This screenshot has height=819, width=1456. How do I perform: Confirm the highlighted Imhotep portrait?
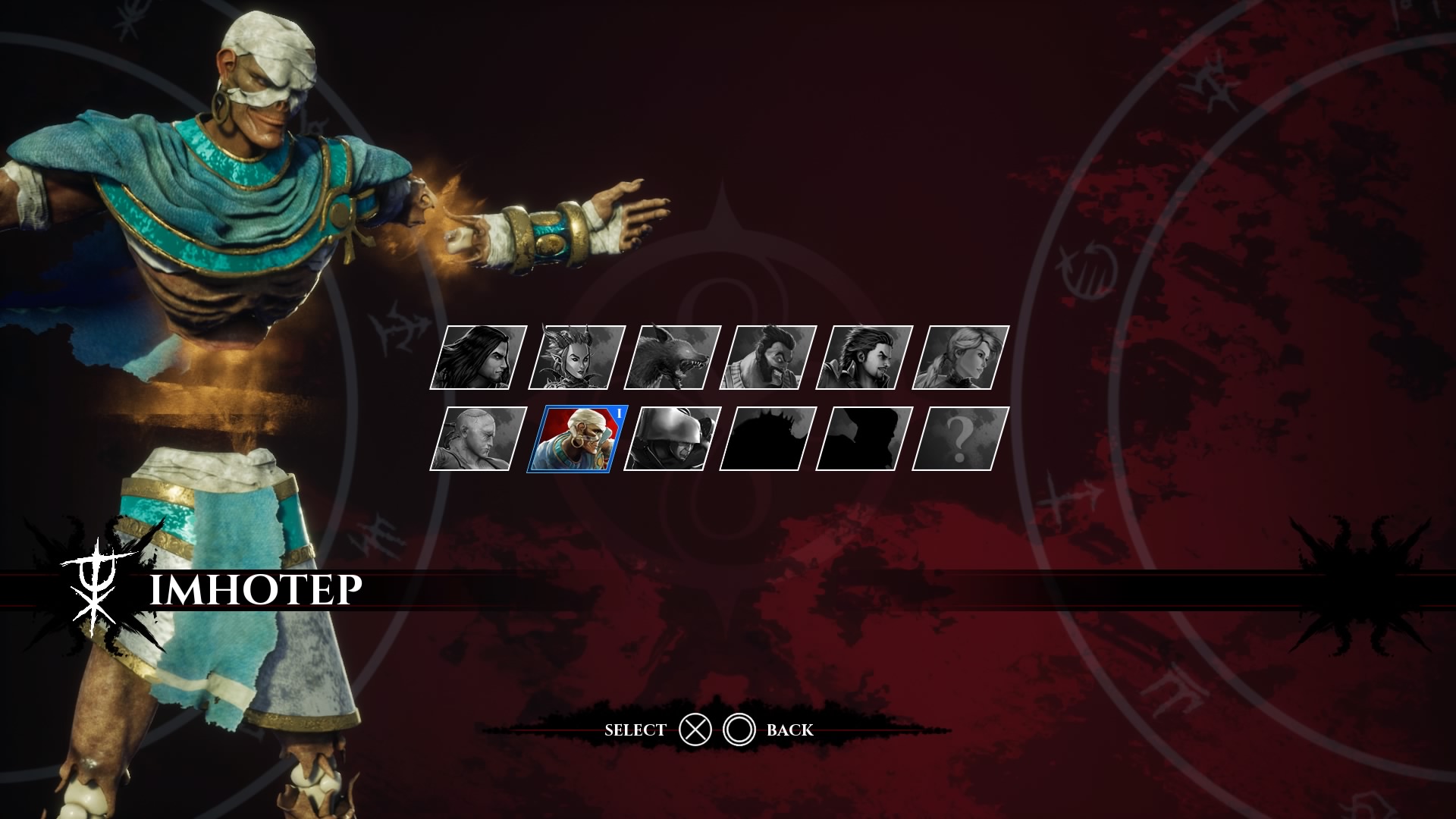(576, 439)
